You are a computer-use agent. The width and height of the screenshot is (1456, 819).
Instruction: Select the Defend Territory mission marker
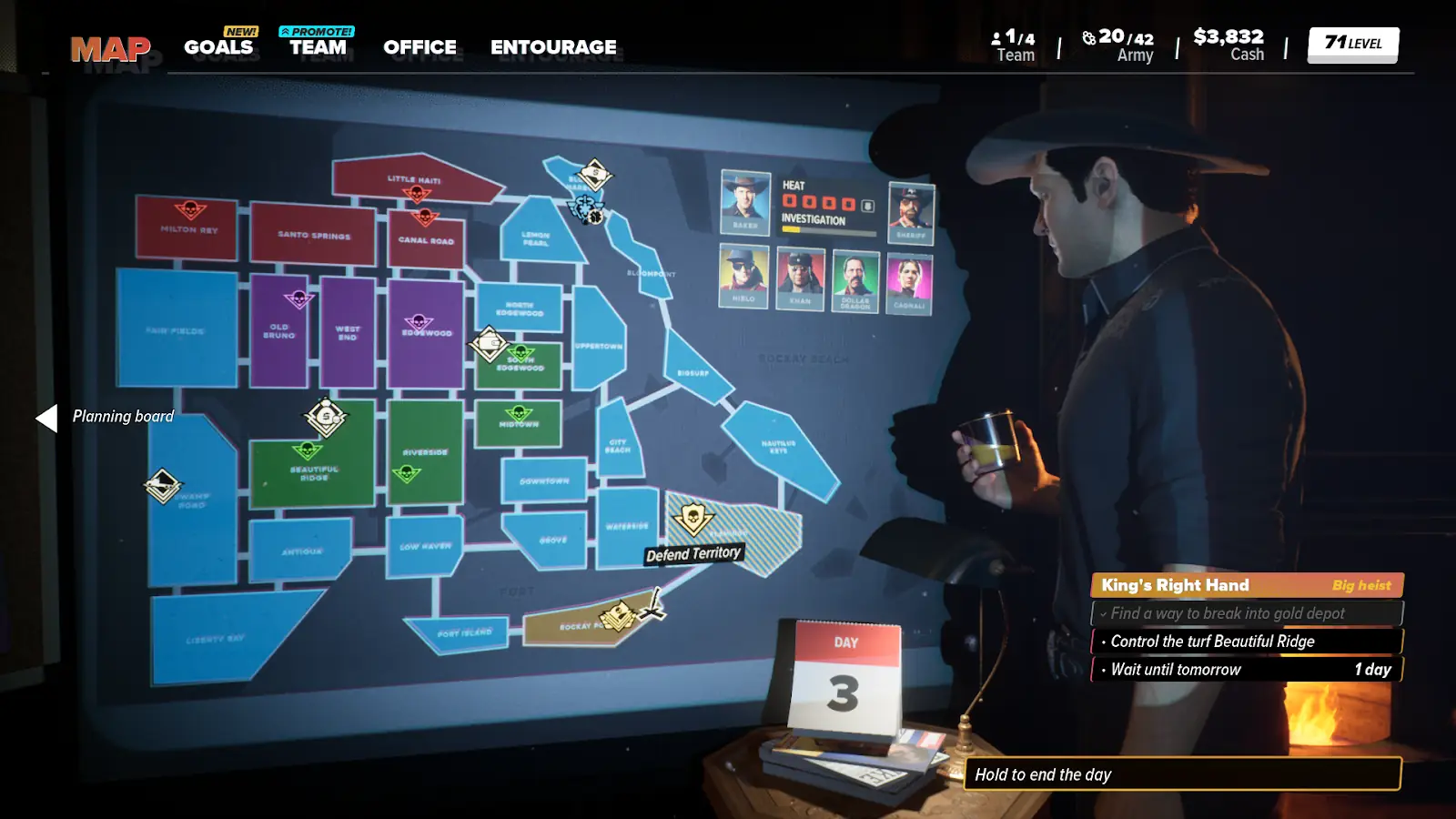(x=693, y=521)
